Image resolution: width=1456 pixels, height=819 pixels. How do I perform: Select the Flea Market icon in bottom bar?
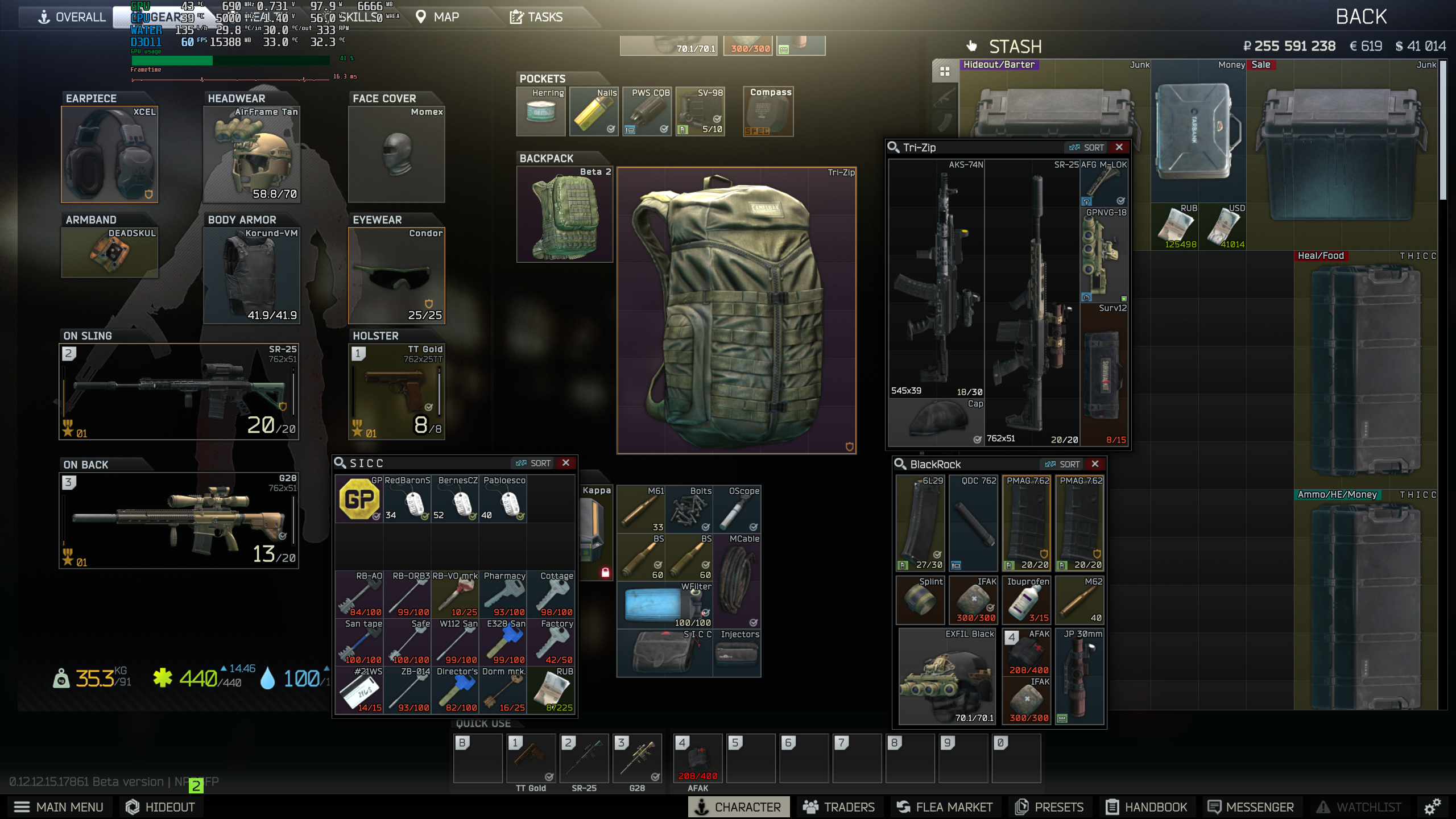[945, 806]
